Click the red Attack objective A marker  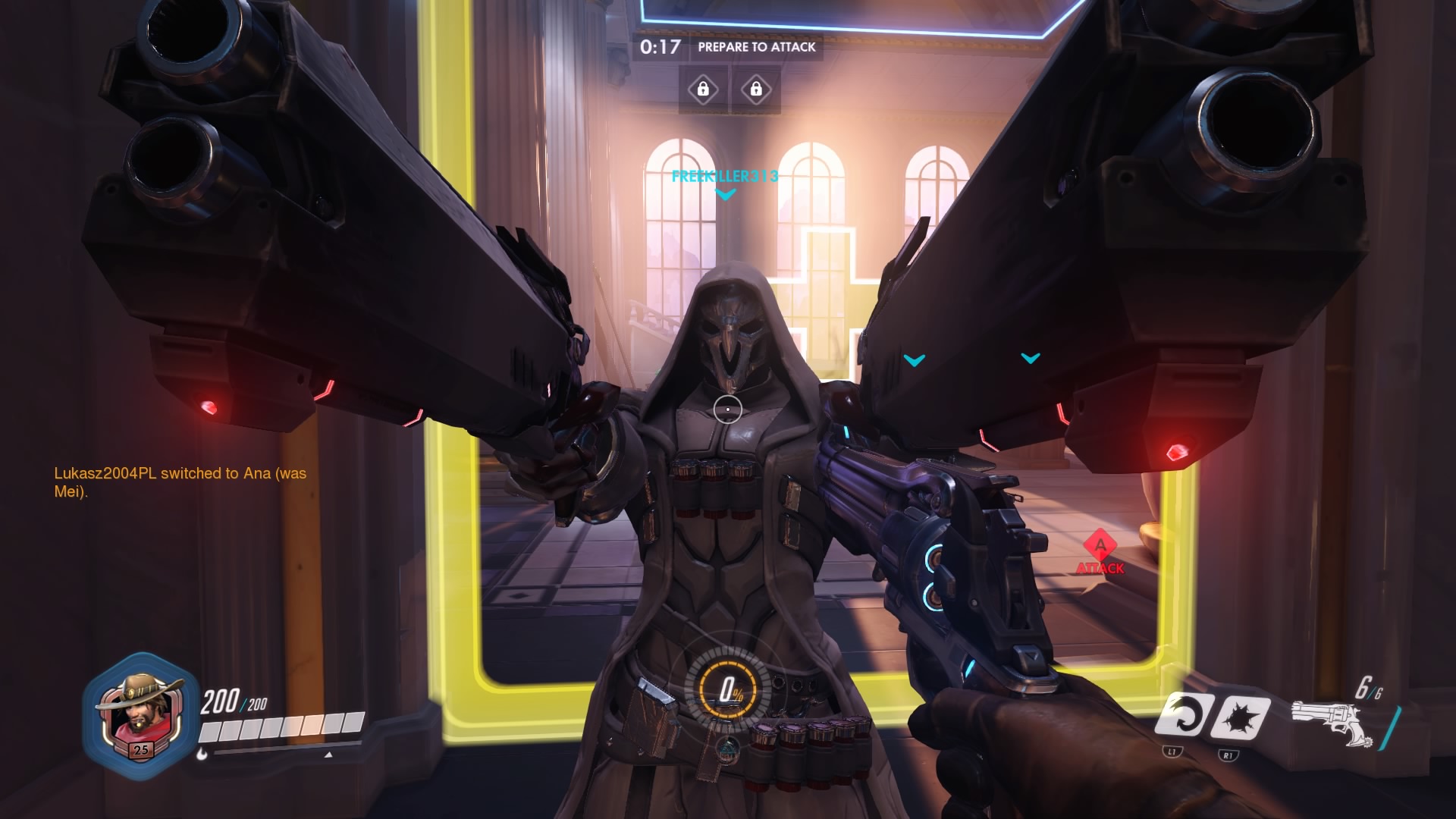click(x=1100, y=546)
